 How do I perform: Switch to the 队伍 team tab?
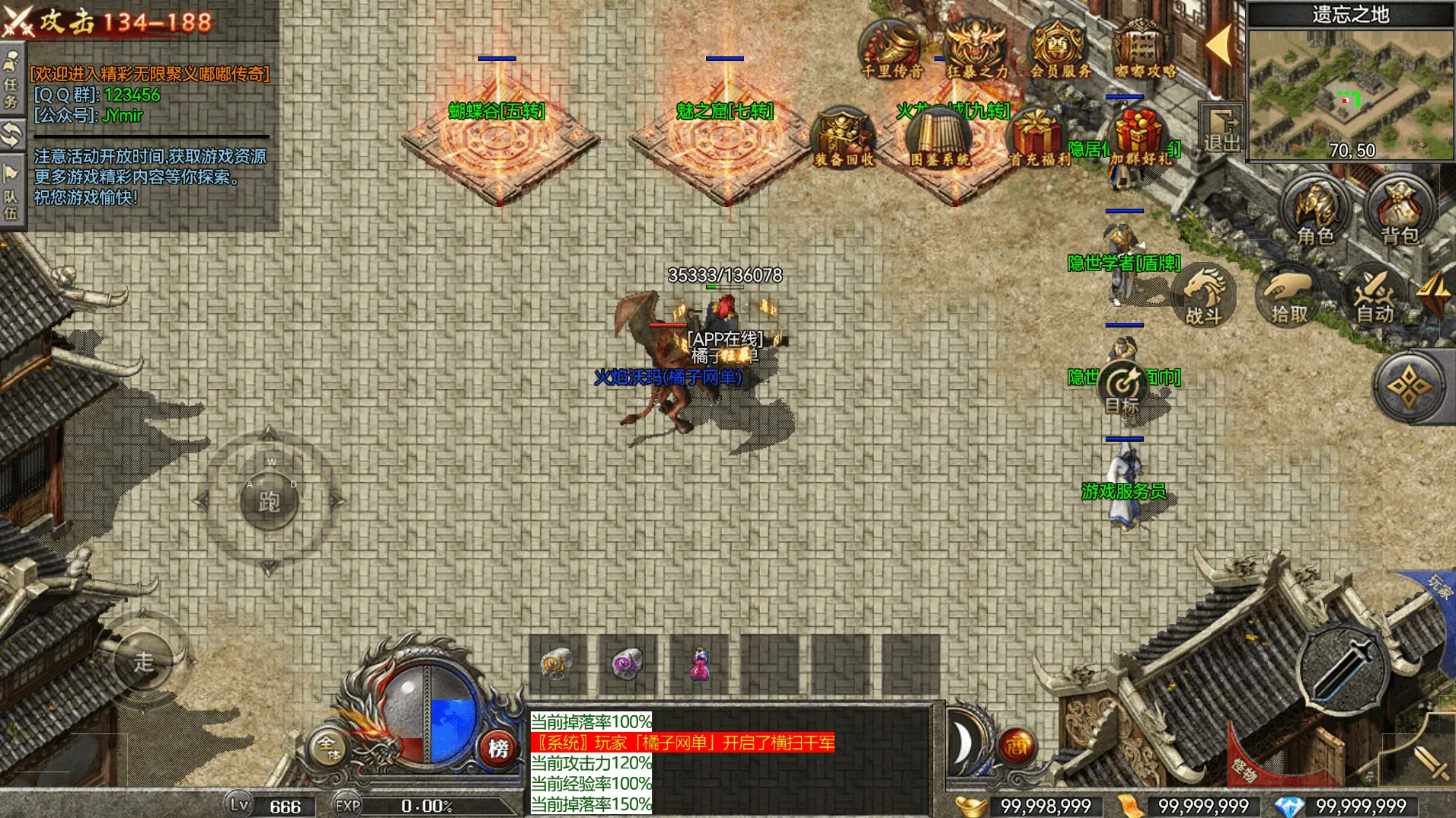click(x=11, y=194)
